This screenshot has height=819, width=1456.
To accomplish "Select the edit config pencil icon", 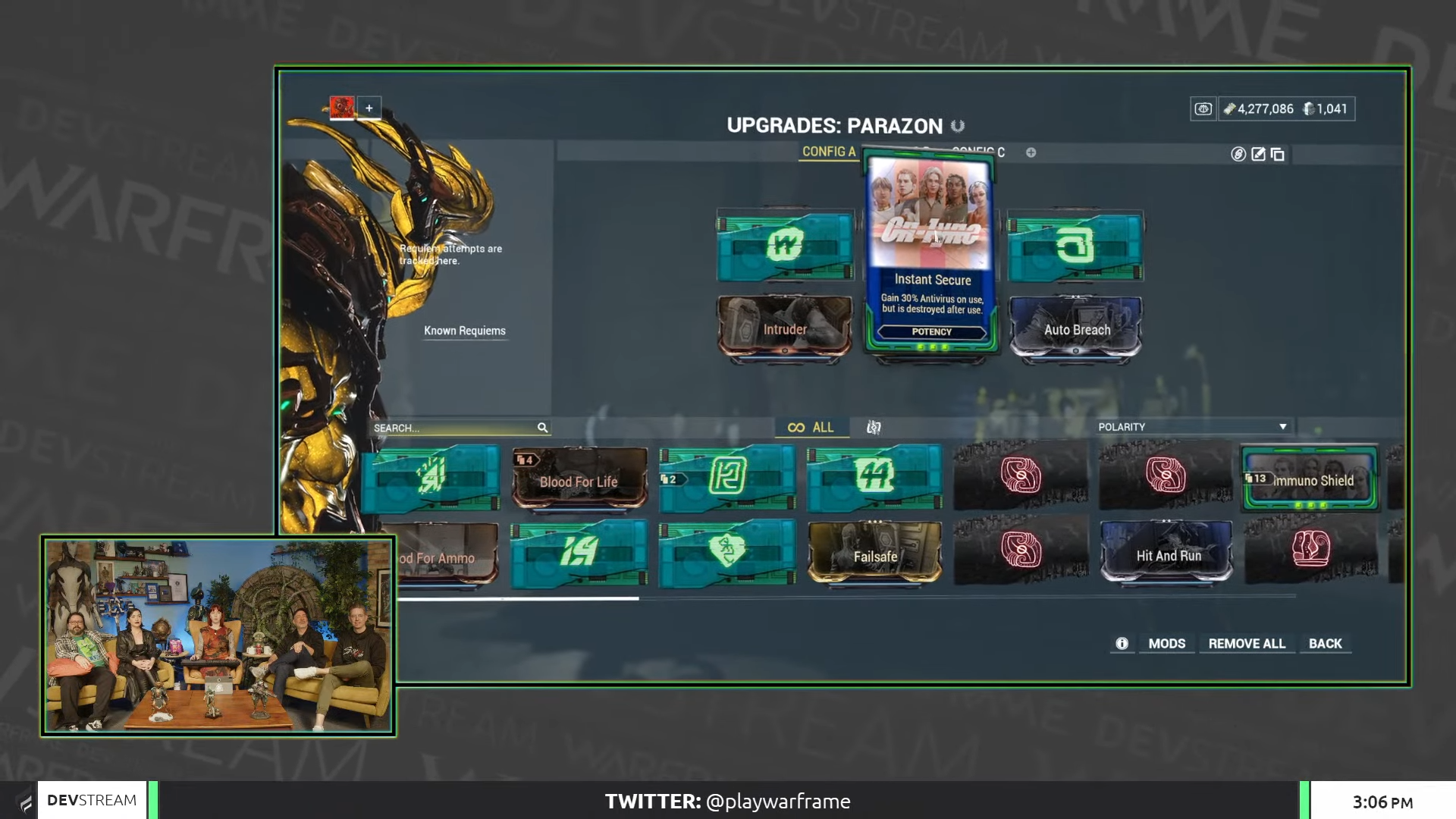I will [x=1259, y=154].
